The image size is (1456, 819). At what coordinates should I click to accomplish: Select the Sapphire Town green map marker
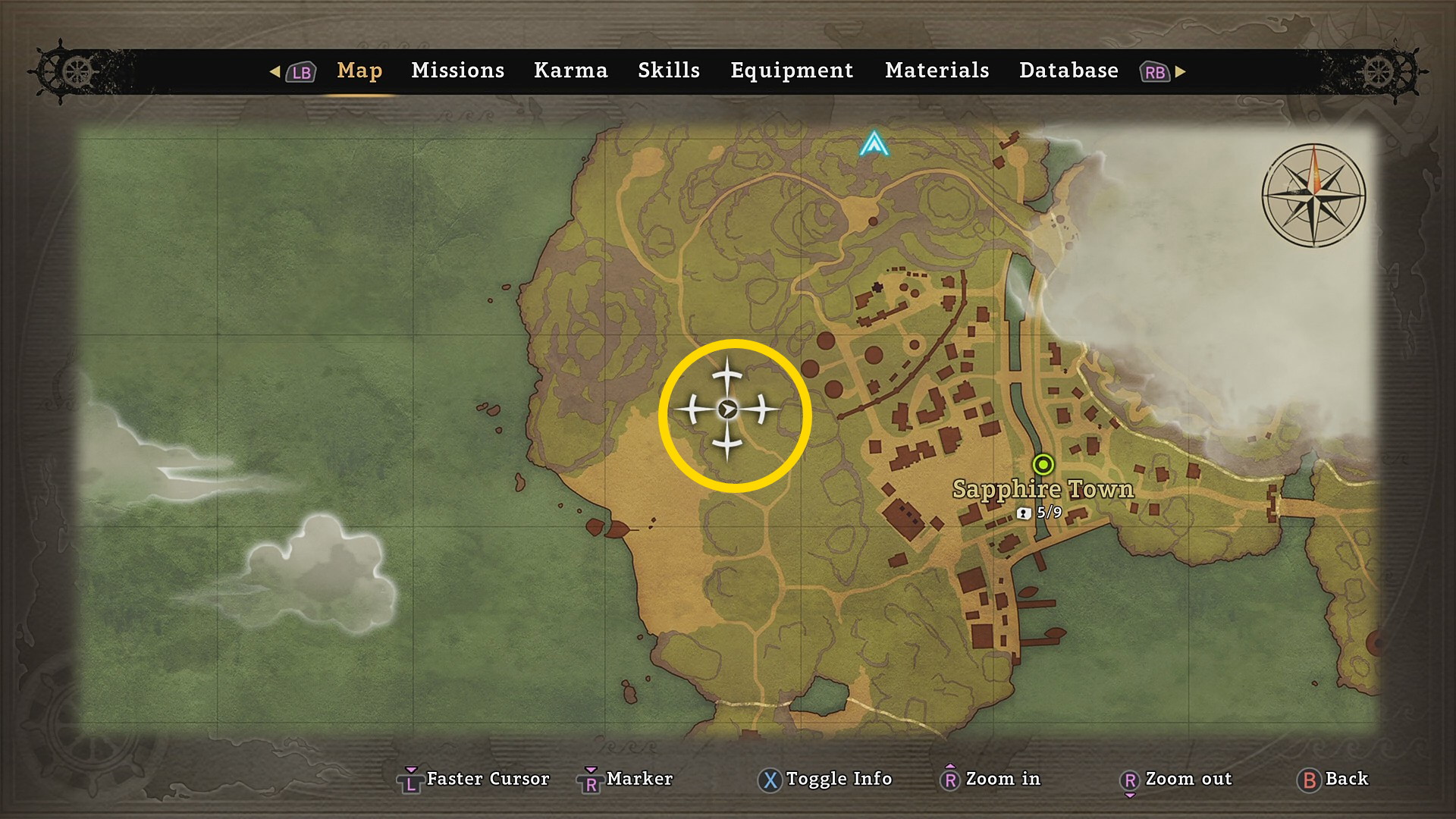(1043, 464)
